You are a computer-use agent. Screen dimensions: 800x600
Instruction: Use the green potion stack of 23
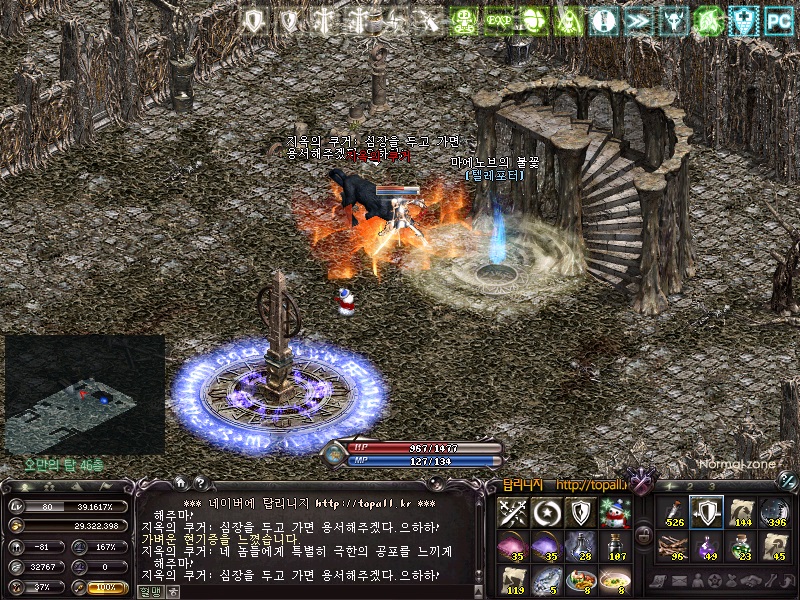[741, 546]
